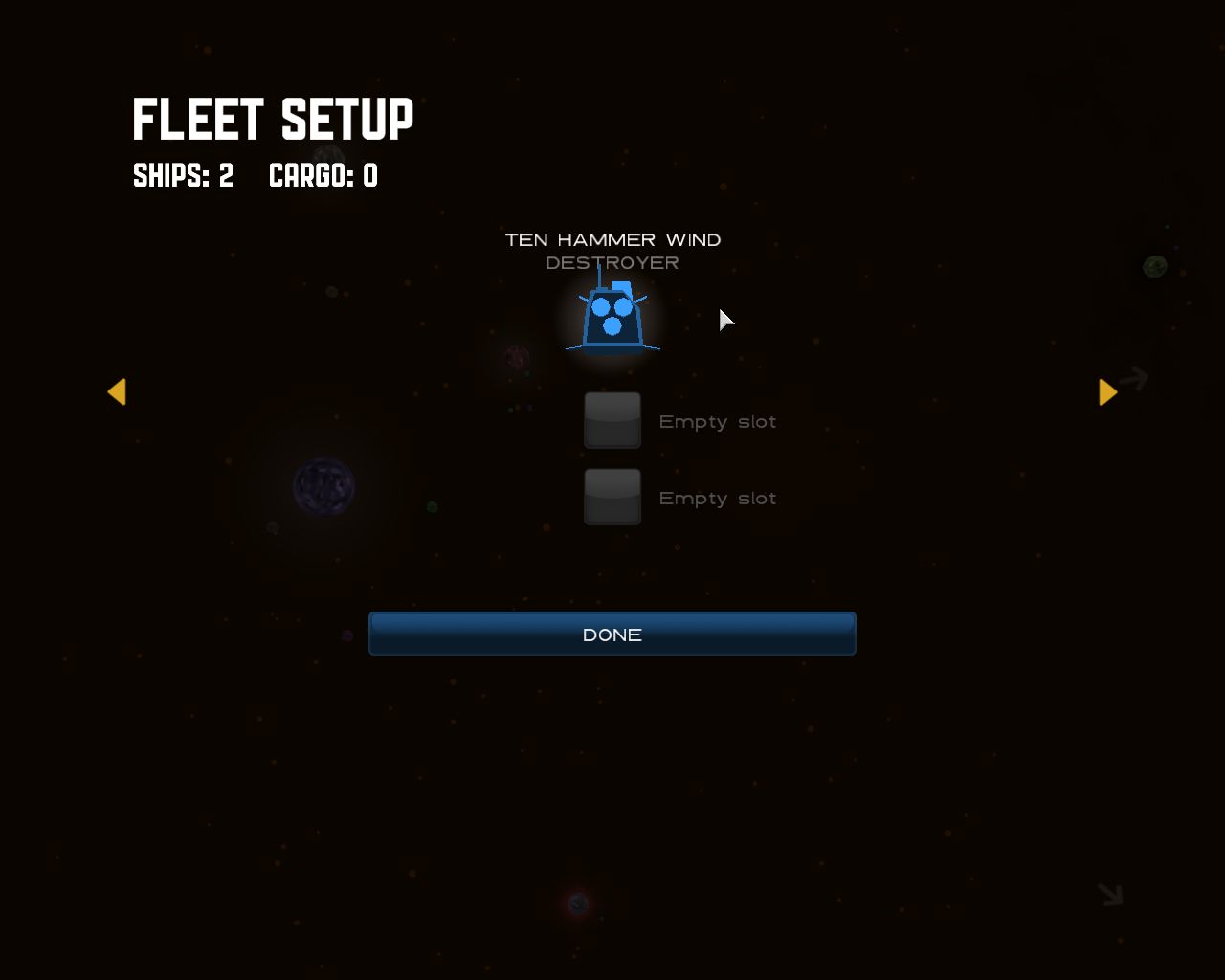Toggle the lower Empty slot entry
This screenshot has width=1225, height=980.
pos(717,498)
